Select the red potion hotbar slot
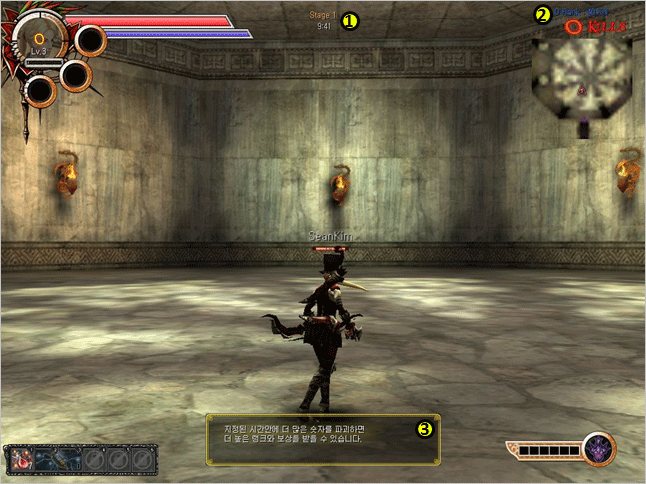The width and height of the screenshot is (646, 484). (22, 460)
